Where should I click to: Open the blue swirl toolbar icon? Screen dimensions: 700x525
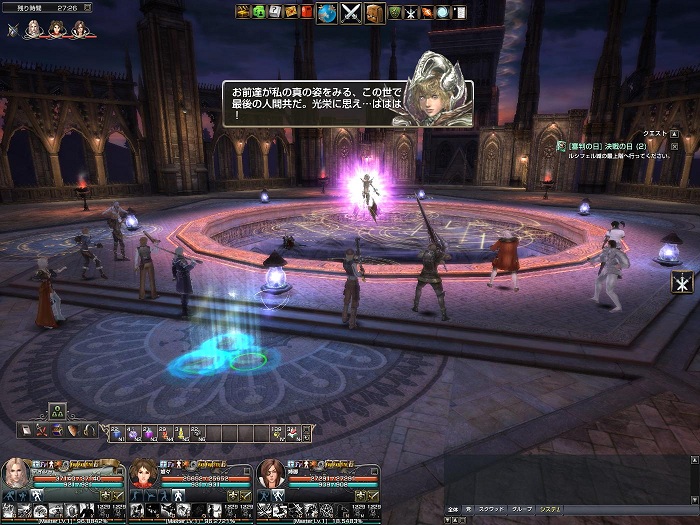[x=440, y=12]
